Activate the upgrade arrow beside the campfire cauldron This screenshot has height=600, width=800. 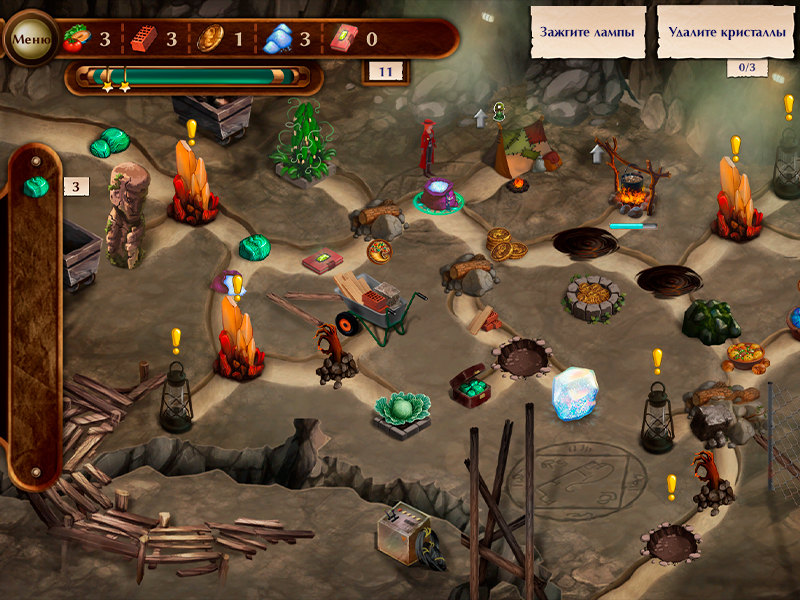point(598,153)
